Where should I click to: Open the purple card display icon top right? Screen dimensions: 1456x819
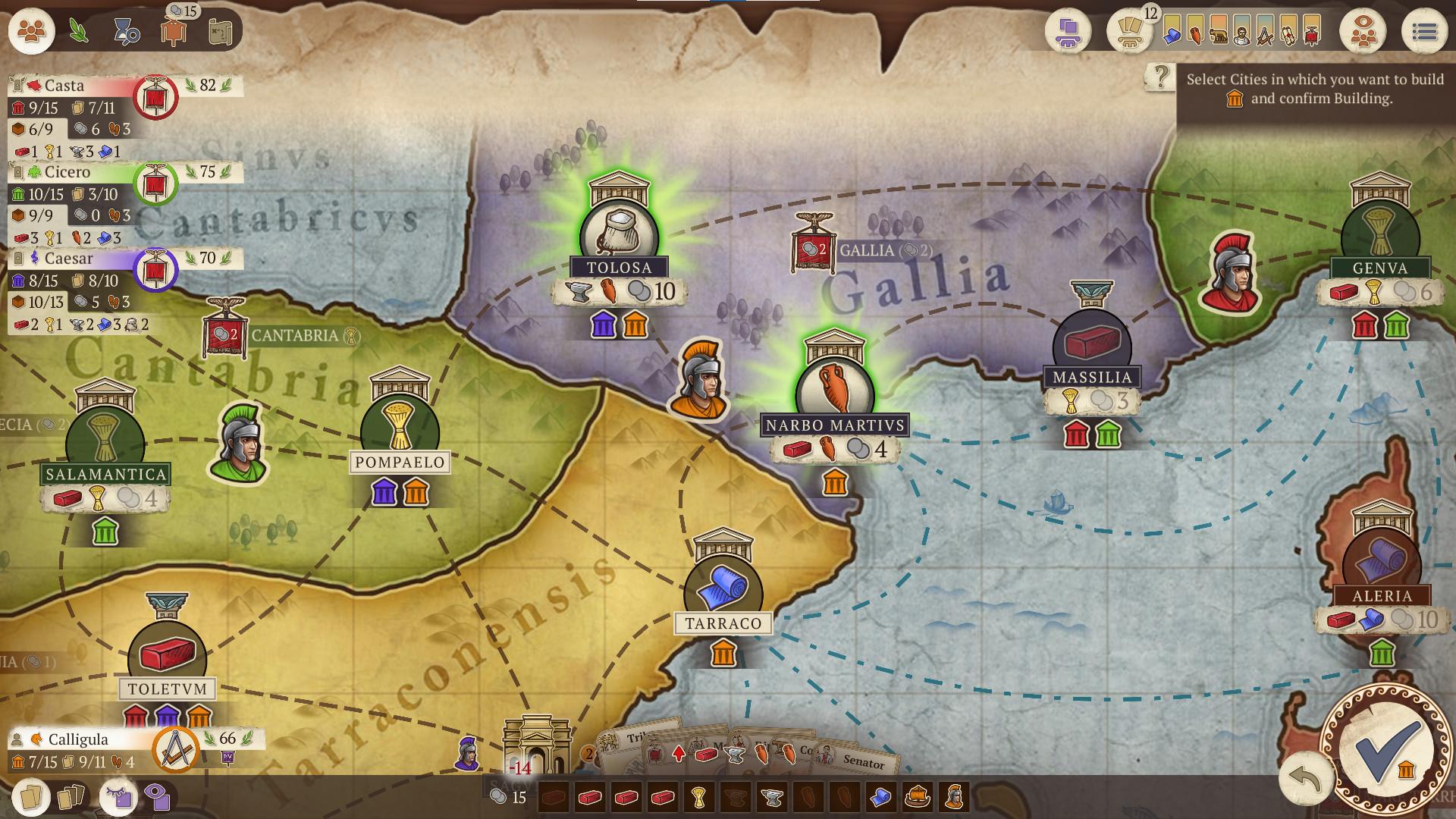click(x=1068, y=32)
